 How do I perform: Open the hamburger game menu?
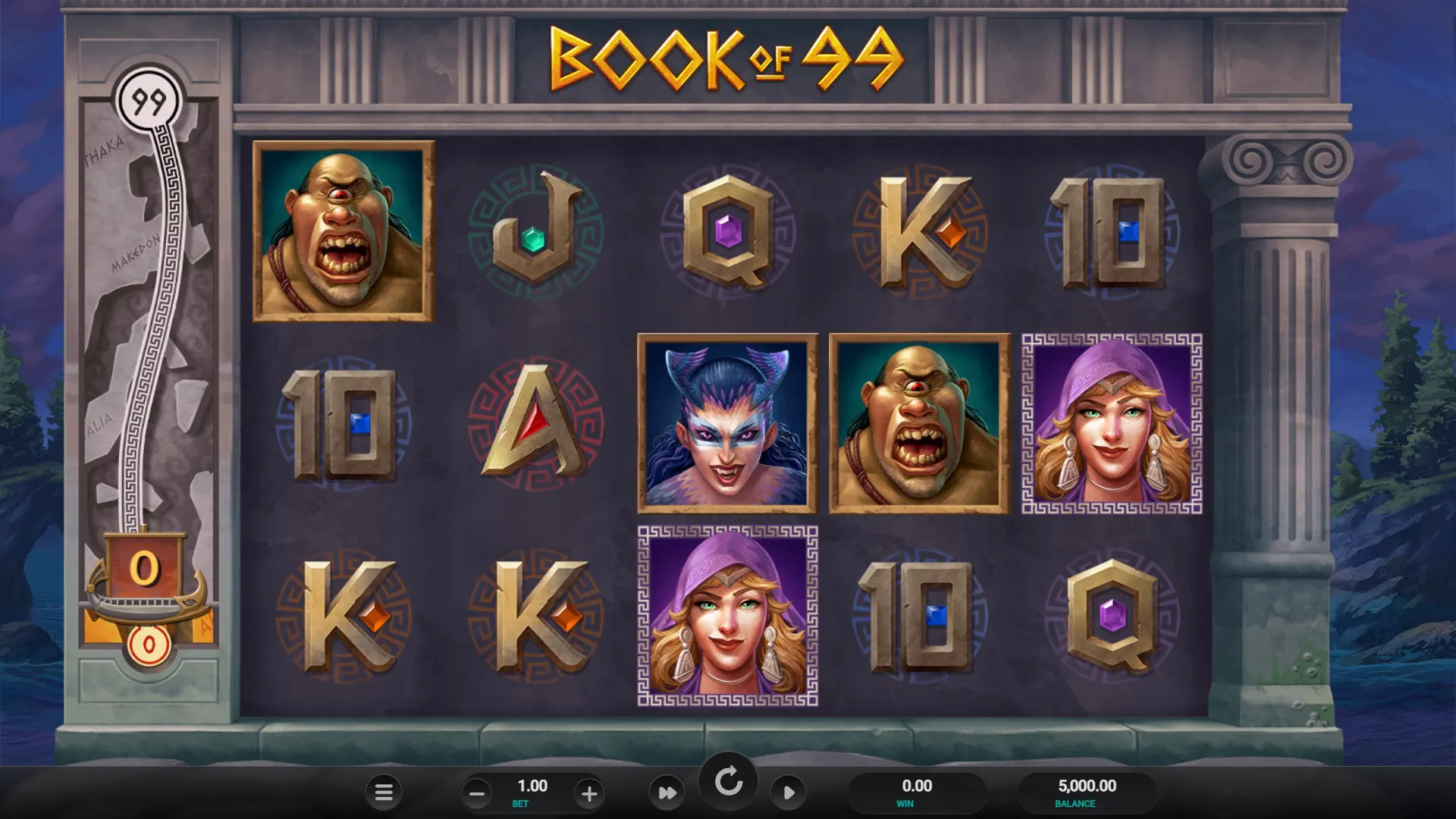click(384, 792)
